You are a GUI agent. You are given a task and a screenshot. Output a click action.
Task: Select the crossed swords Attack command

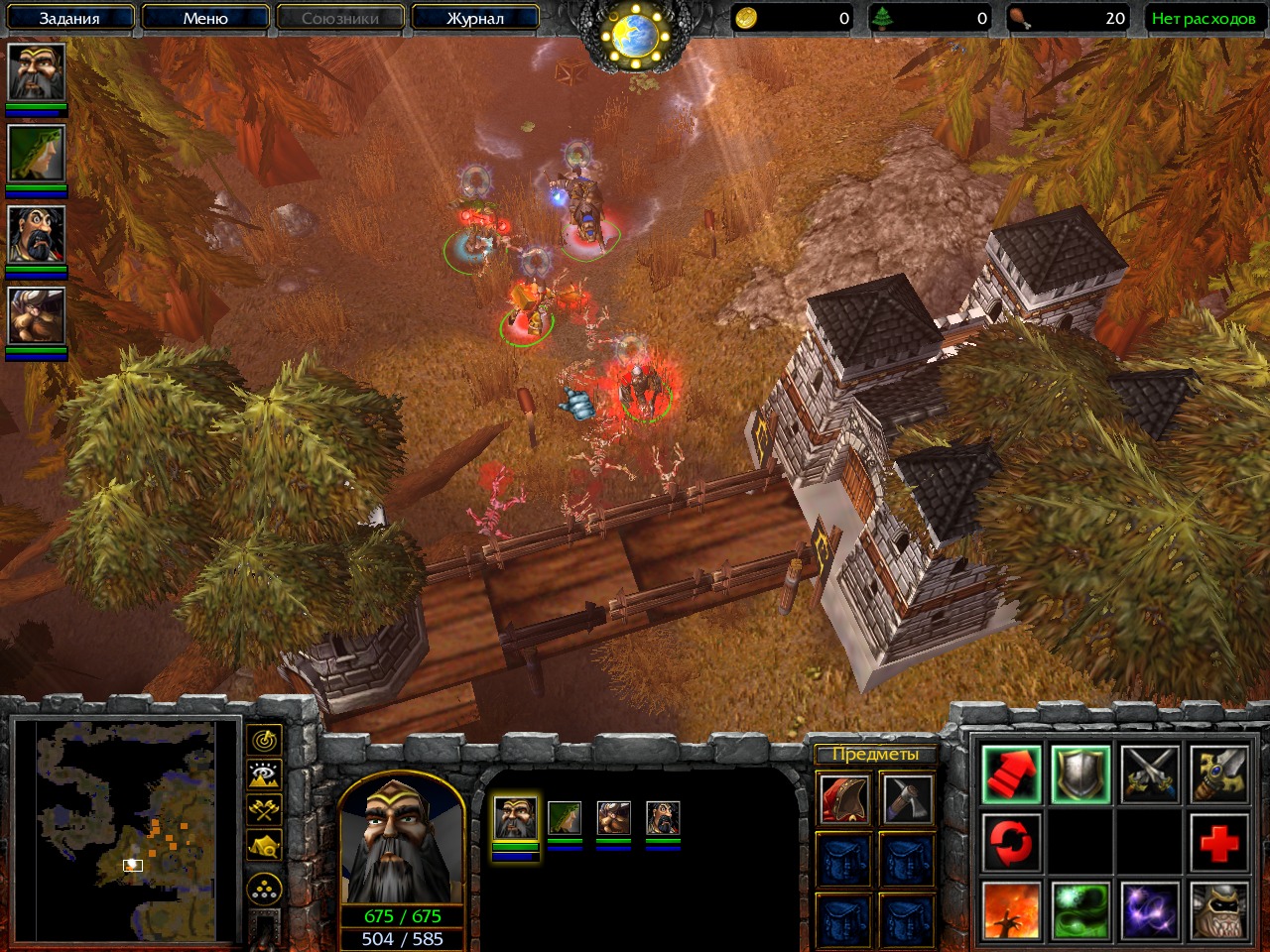click(1150, 774)
